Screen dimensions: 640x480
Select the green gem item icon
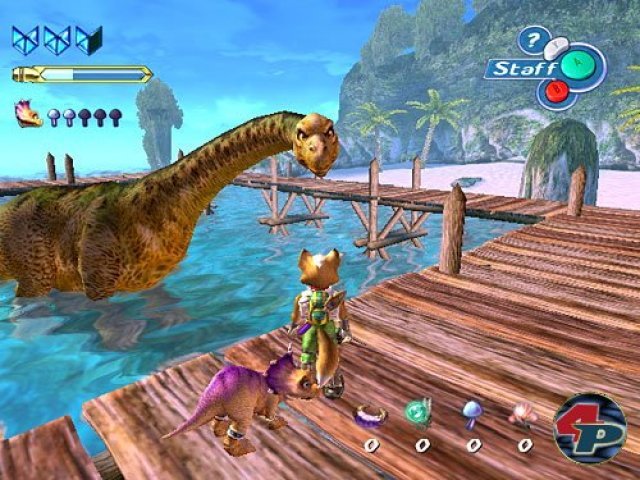coord(419,412)
